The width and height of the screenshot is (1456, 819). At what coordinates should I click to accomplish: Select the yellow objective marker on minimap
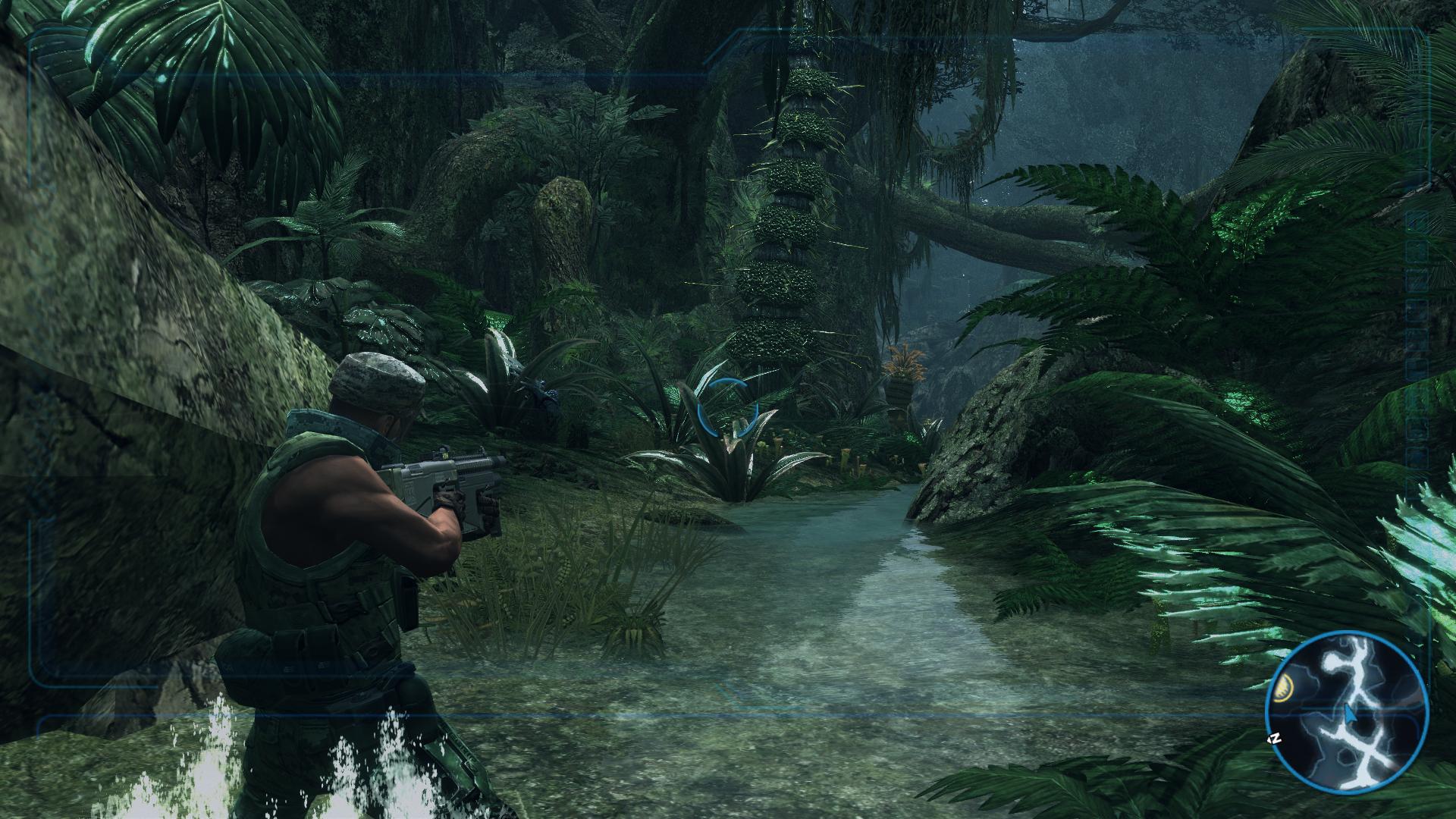pyautogui.click(x=1285, y=688)
